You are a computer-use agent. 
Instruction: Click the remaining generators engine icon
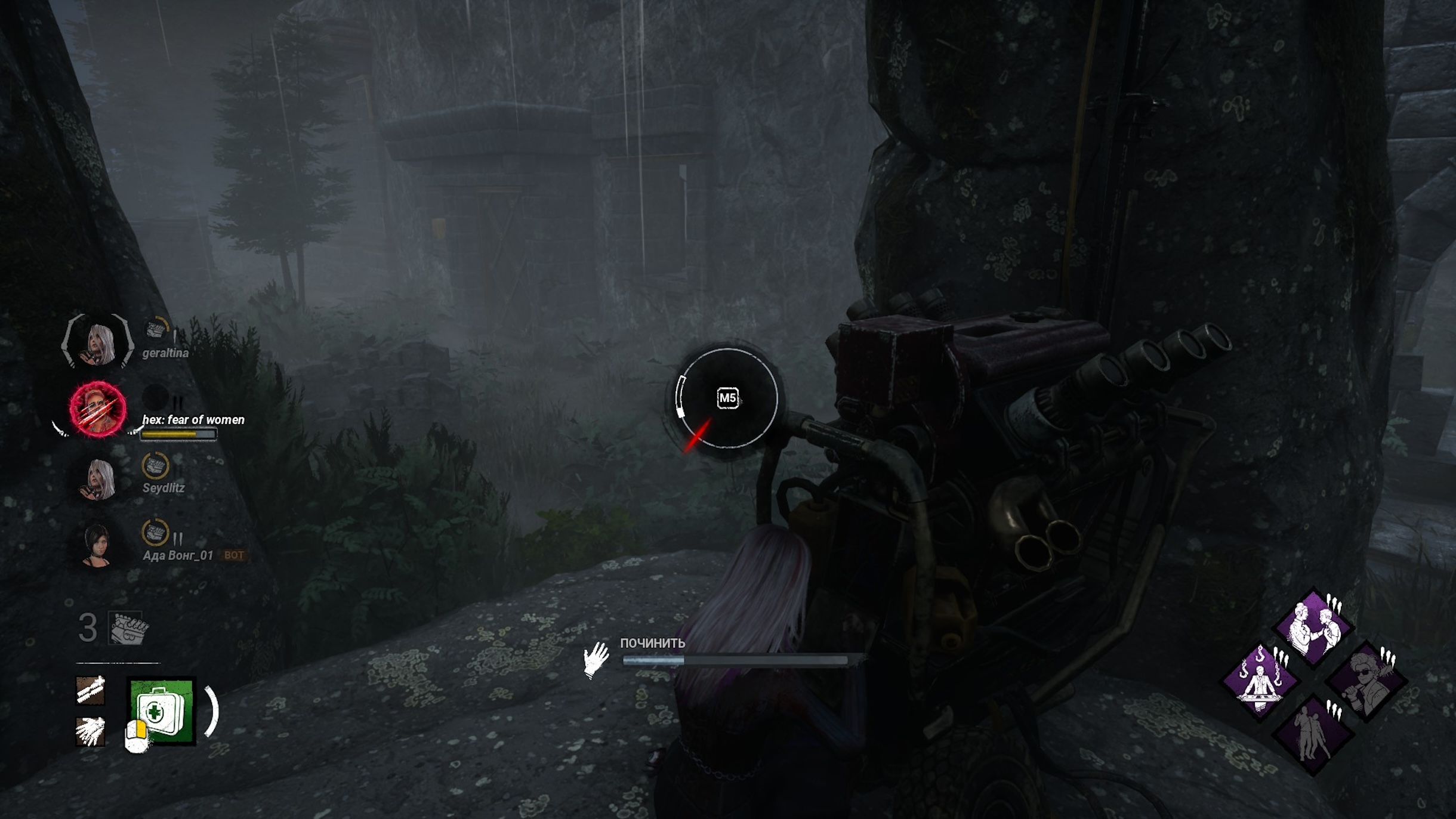click(x=127, y=628)
